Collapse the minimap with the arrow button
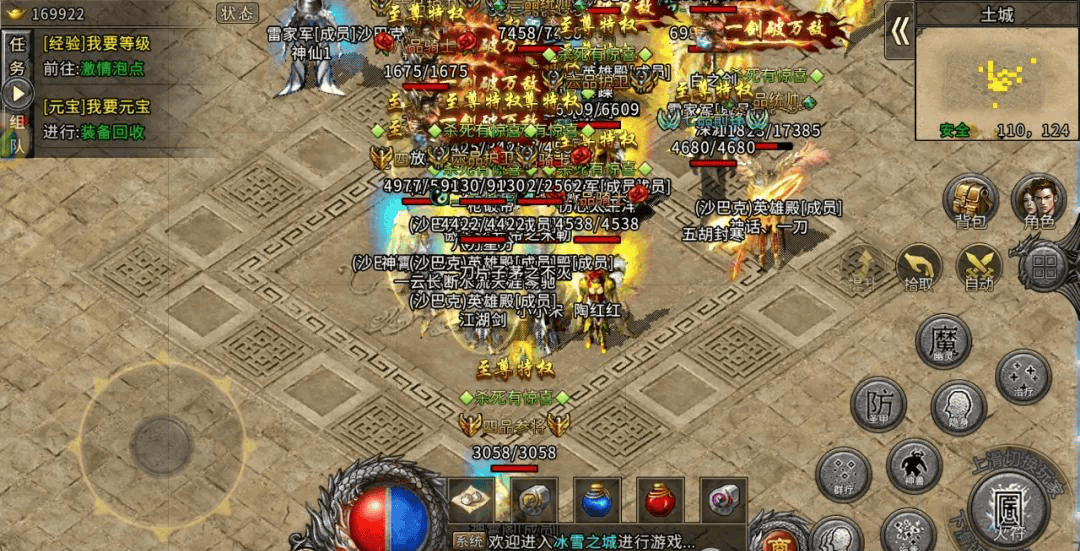 900,30
